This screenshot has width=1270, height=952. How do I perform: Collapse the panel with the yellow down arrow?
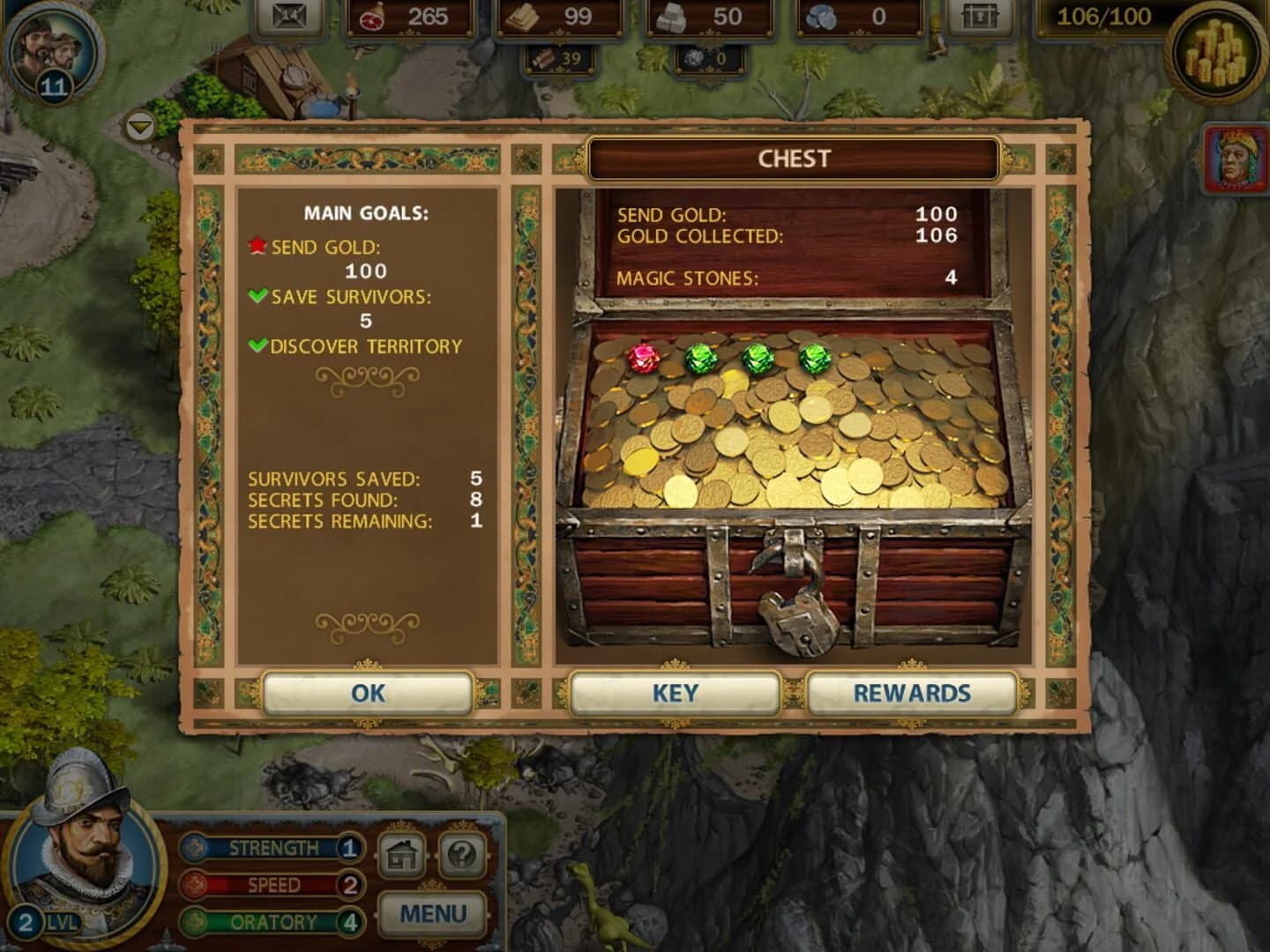[138, 128]
